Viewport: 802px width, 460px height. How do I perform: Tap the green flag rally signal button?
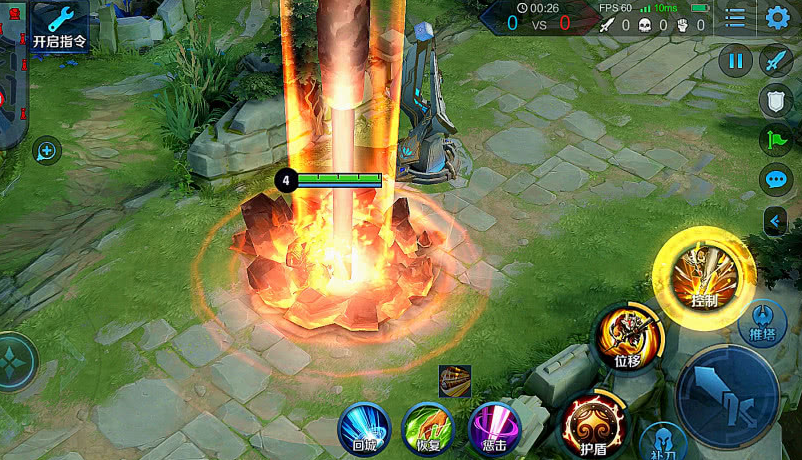point(777,140)
